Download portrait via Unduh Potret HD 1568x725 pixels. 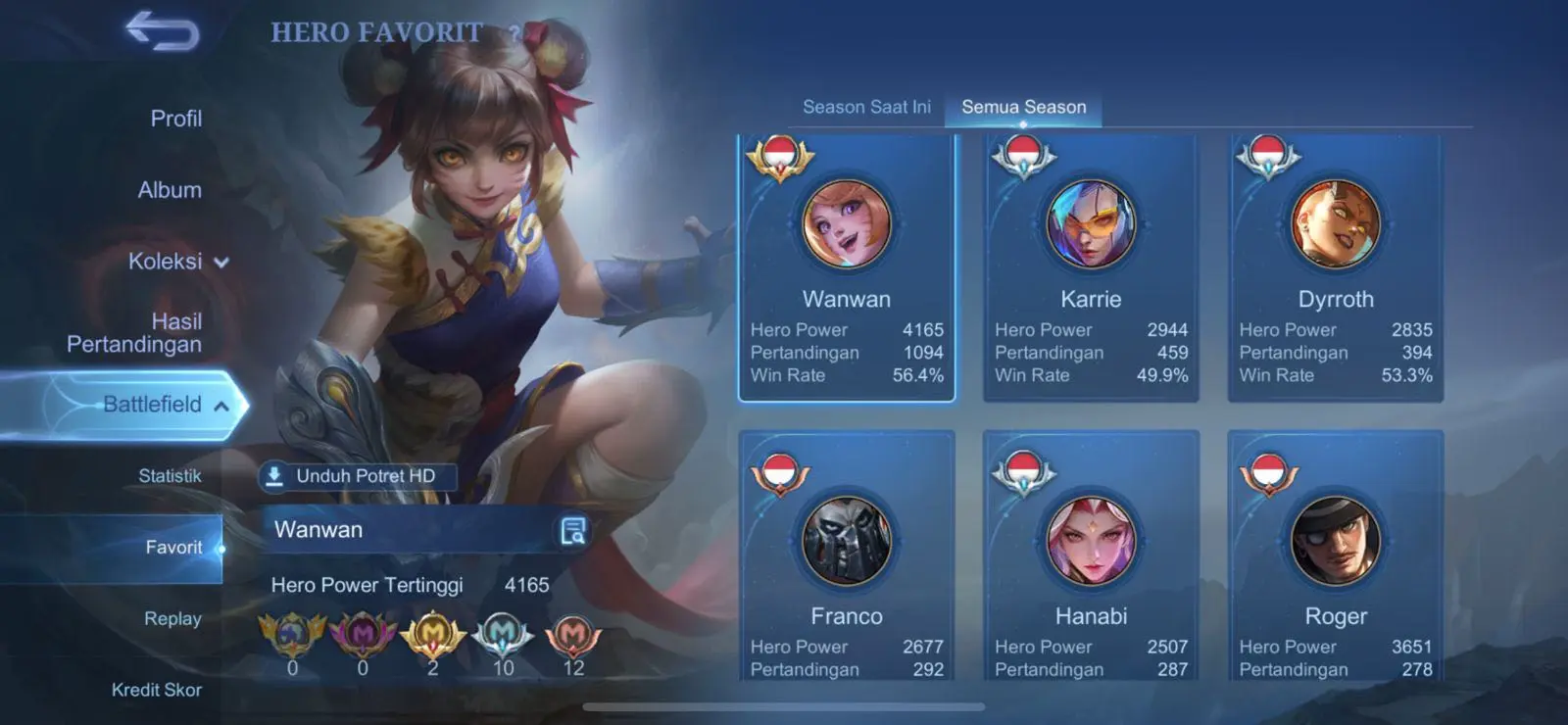[357, 476]
